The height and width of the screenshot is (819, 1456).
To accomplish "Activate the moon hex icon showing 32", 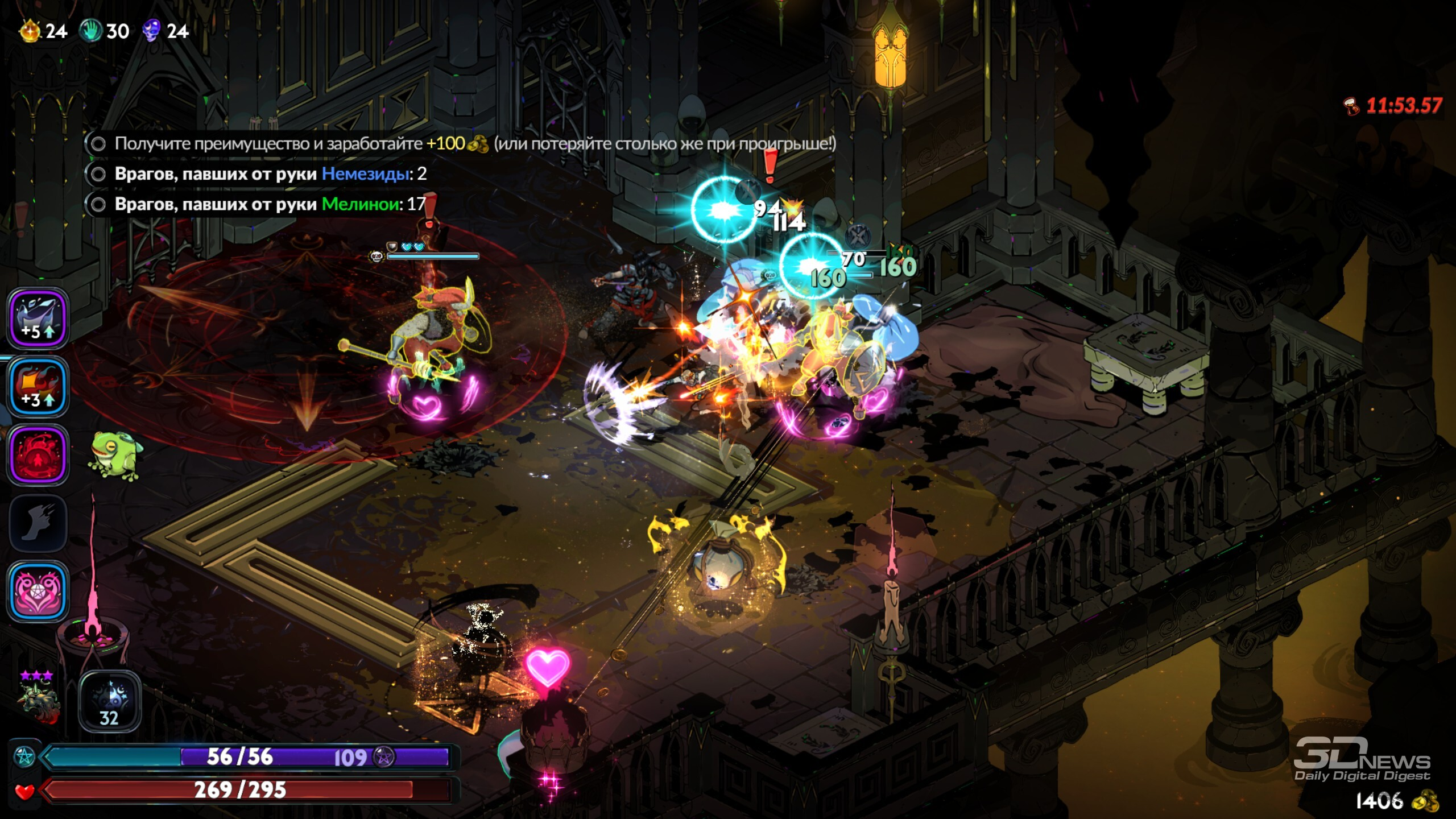I will click(x=109, y=701).
